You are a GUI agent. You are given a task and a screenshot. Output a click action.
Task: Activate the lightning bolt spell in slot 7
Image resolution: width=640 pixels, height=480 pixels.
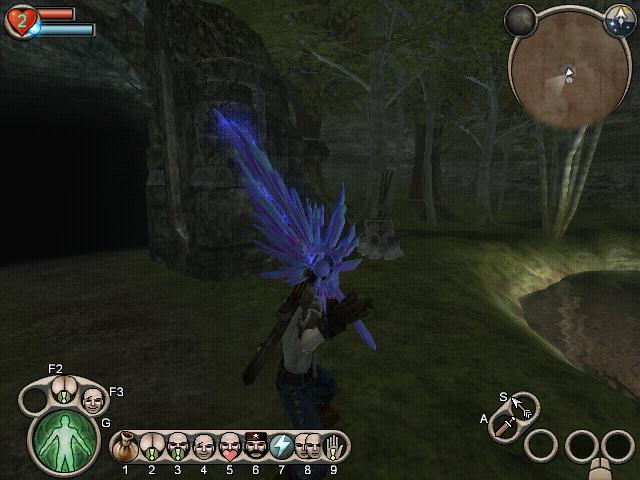tap(281, 445)
